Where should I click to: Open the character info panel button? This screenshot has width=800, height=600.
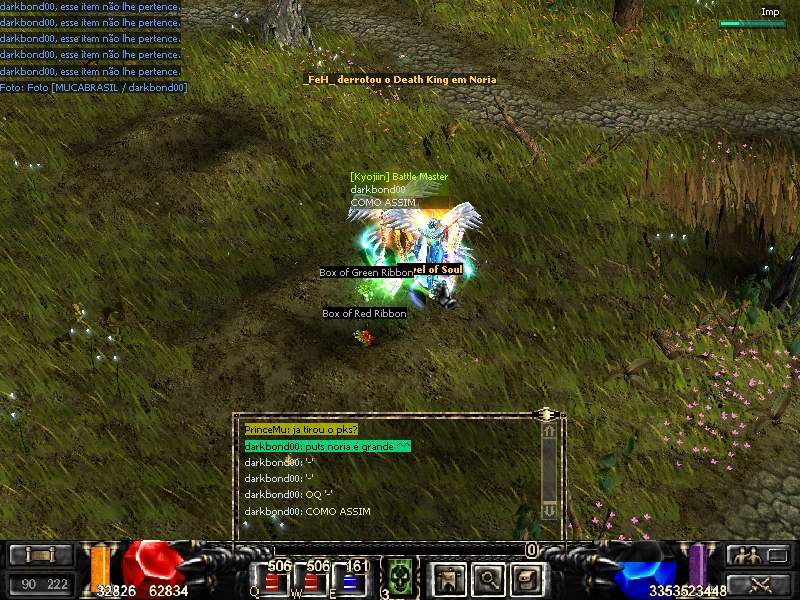click(x=449, y=578)
